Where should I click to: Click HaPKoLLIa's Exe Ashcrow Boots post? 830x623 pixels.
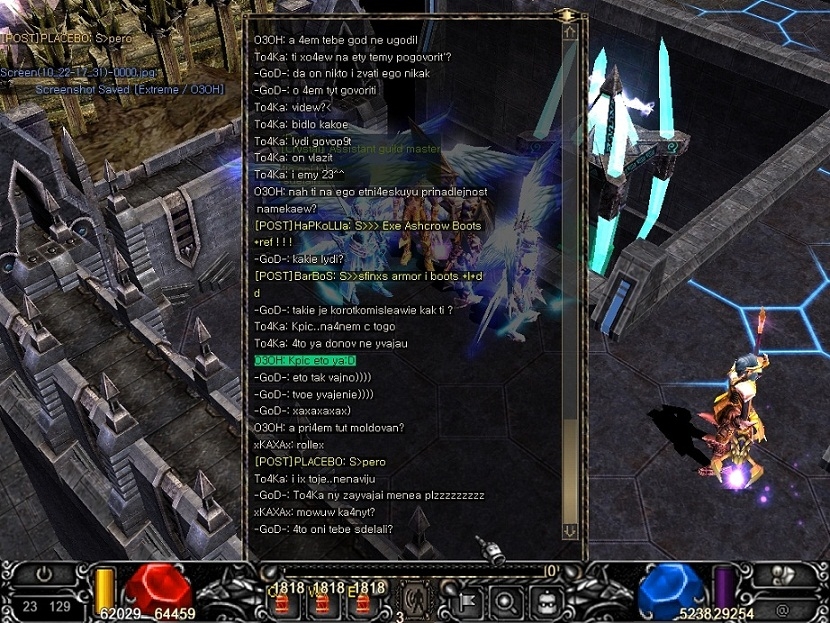click(368, 226)
